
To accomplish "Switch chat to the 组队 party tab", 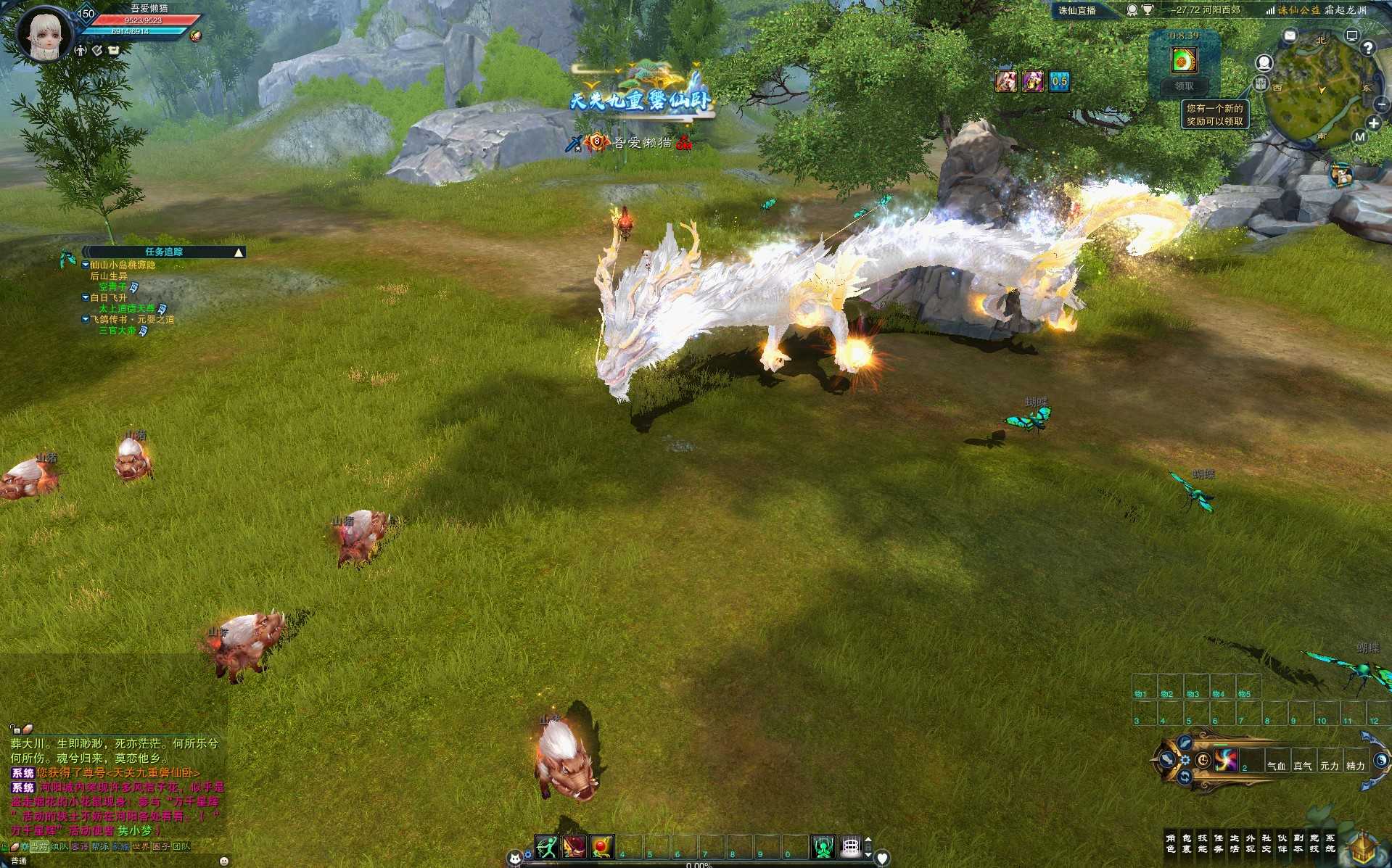I will [59, 846].
